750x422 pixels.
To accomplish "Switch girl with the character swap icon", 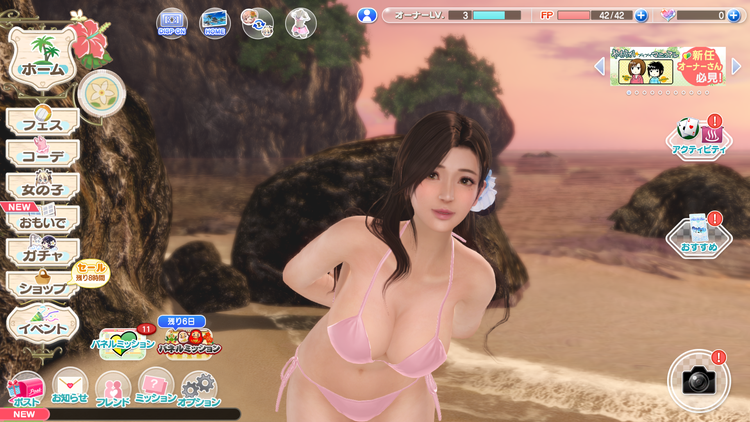I will pyautogui.click(x=257, y=22).
